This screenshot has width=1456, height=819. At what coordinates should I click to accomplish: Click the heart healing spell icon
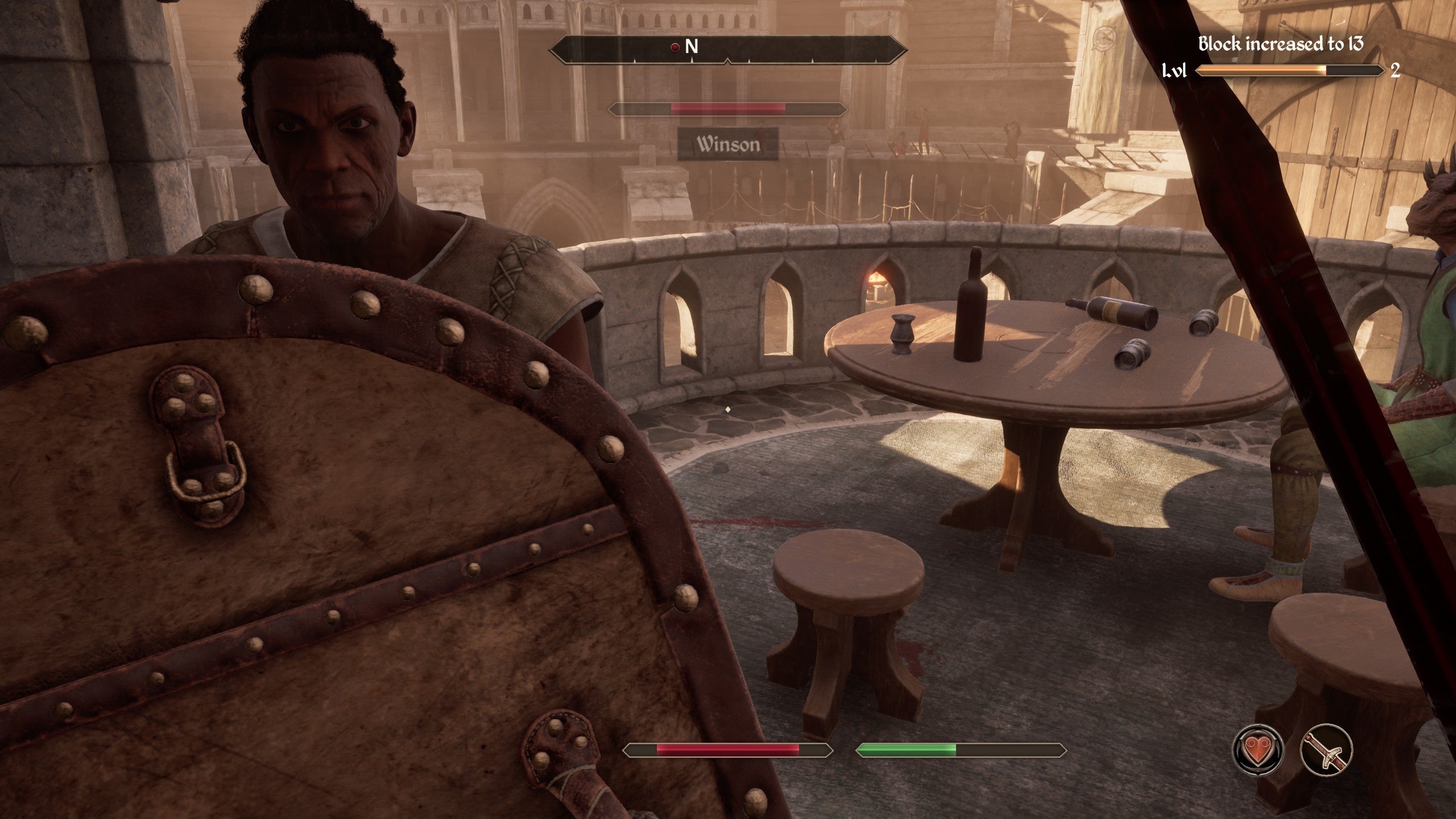[1258, 751]
